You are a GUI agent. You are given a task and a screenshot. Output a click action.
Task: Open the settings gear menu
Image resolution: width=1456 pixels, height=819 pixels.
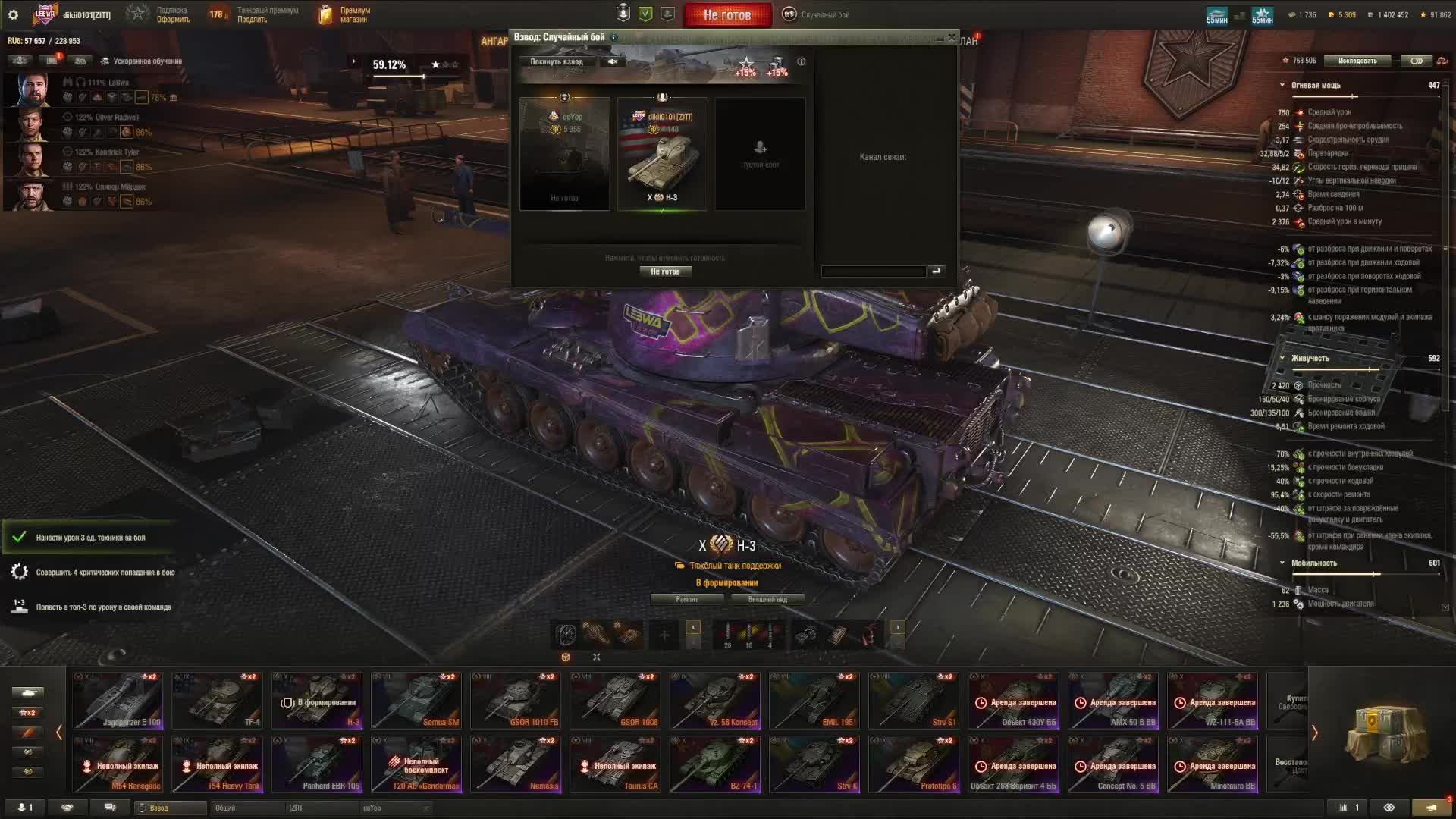click(x=12, y=14)
